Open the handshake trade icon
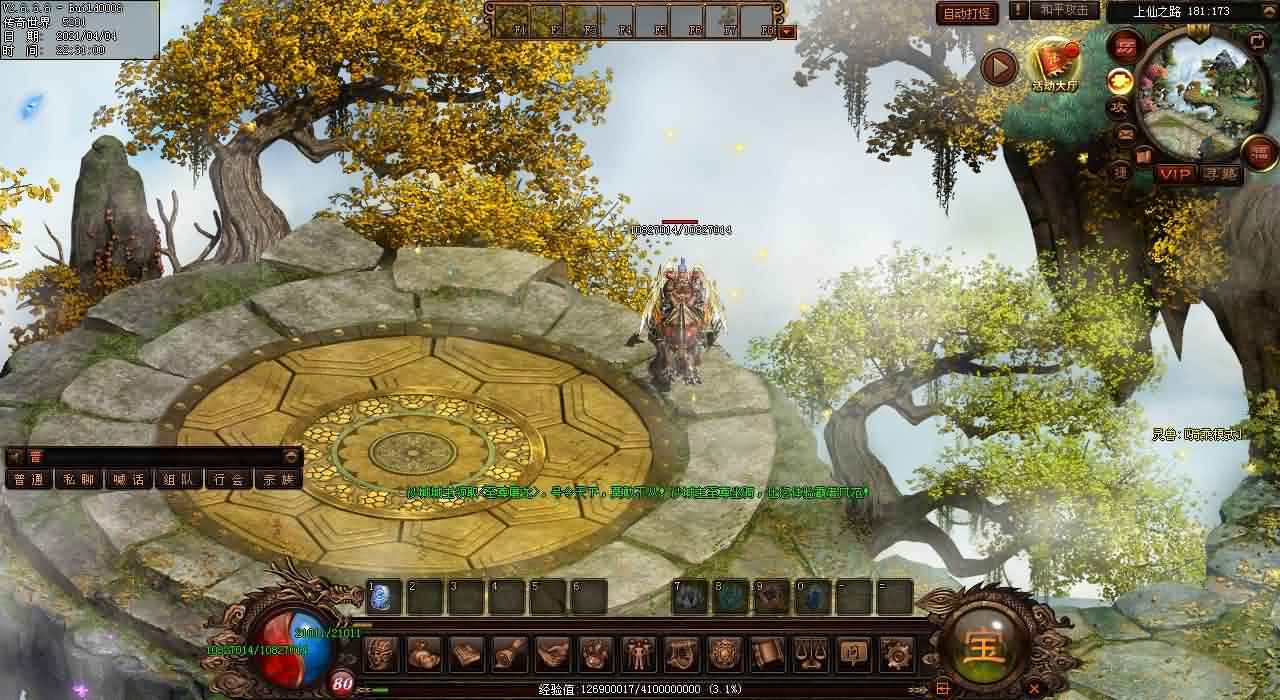The width and height of the screenshot is (1280, 700). (x=552, y=654)
